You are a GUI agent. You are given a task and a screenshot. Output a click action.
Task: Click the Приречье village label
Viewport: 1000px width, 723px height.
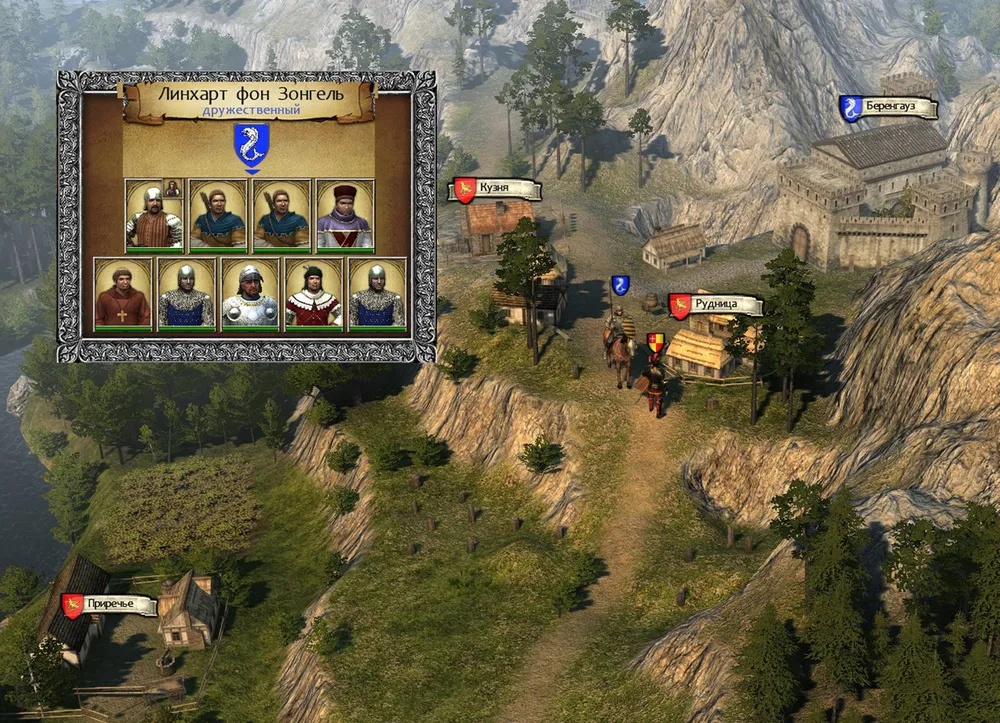[110, 605]
